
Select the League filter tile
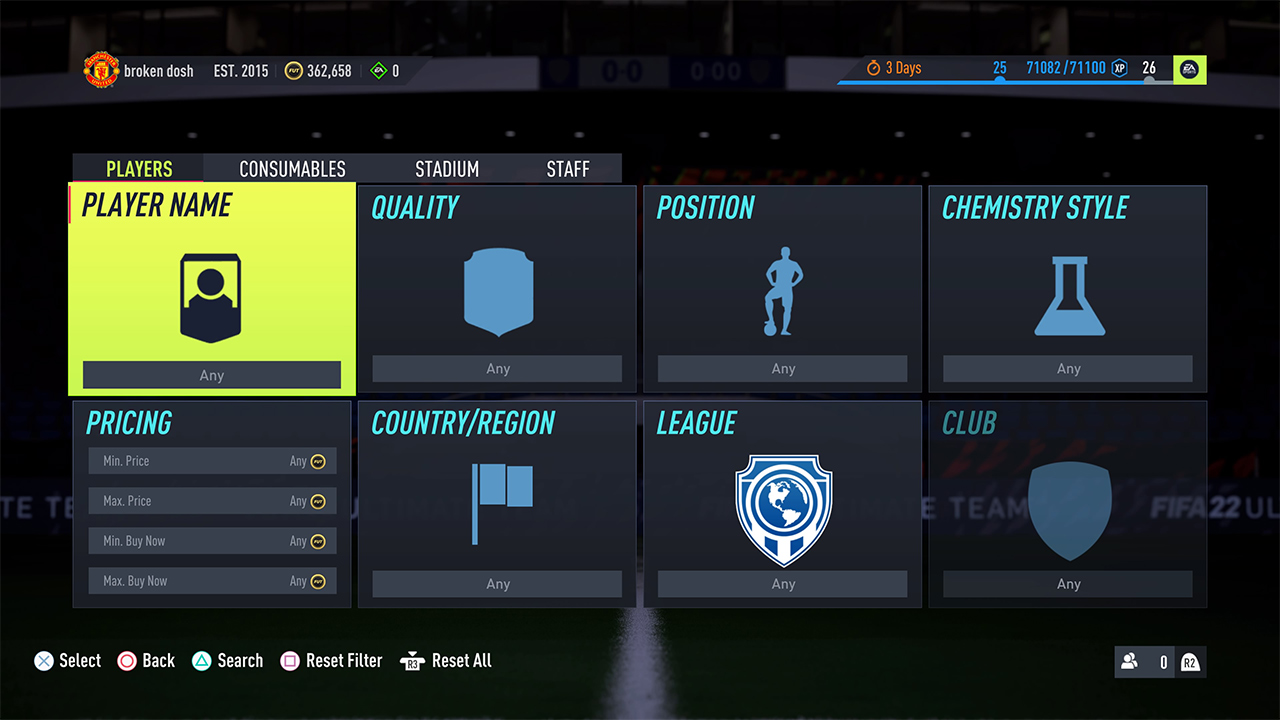782,504
